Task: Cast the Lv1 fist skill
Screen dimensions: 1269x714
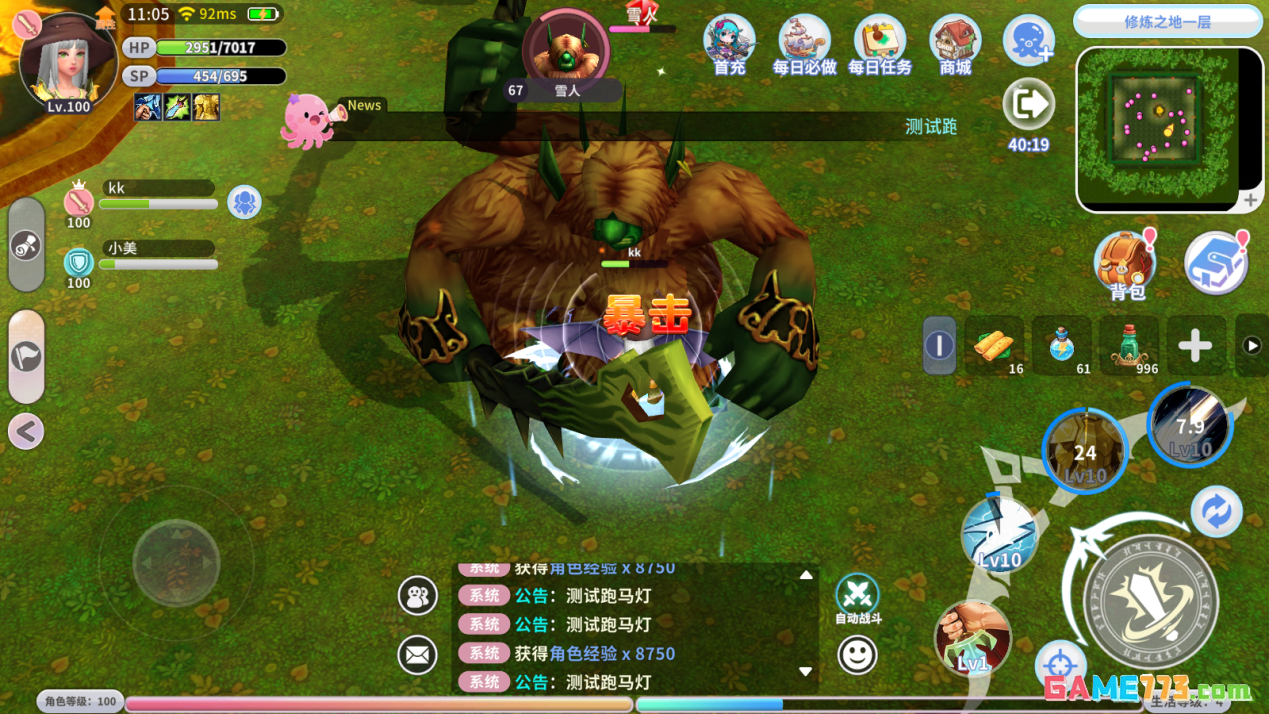Action: click(x=972, y=637)
